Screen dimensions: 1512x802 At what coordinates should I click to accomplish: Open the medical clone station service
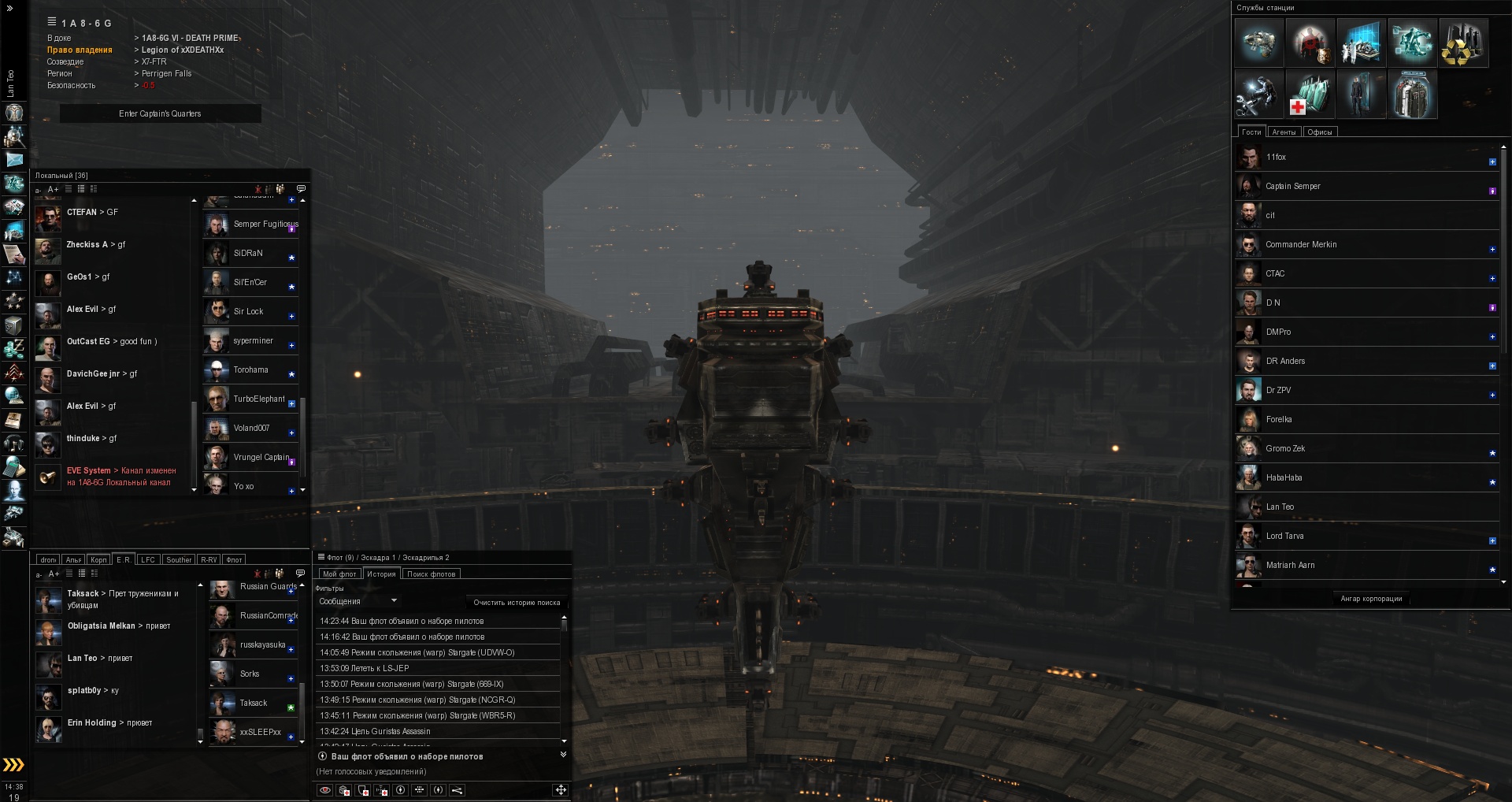[x=1309, y=95]
